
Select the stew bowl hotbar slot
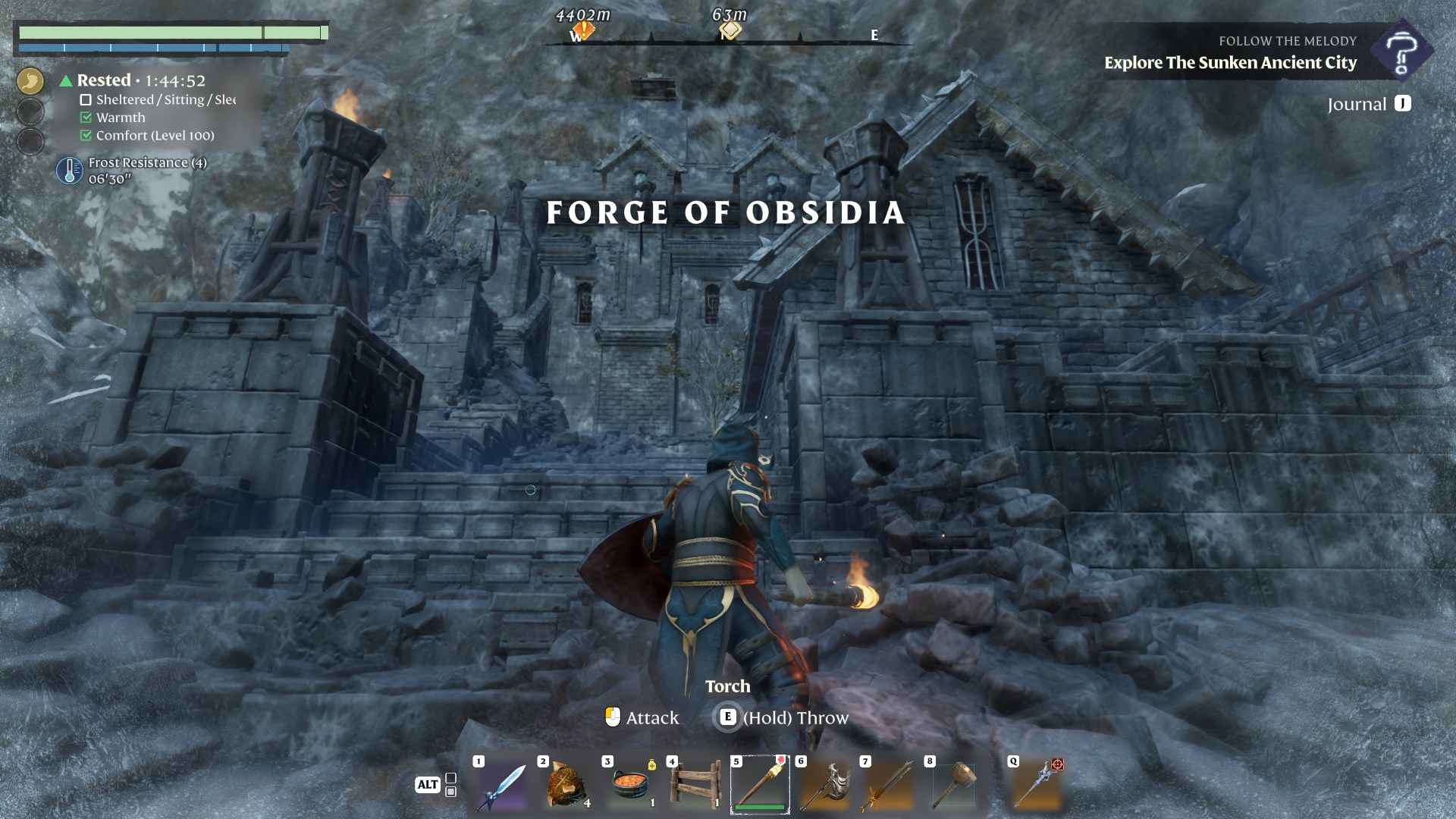(630, 786)
